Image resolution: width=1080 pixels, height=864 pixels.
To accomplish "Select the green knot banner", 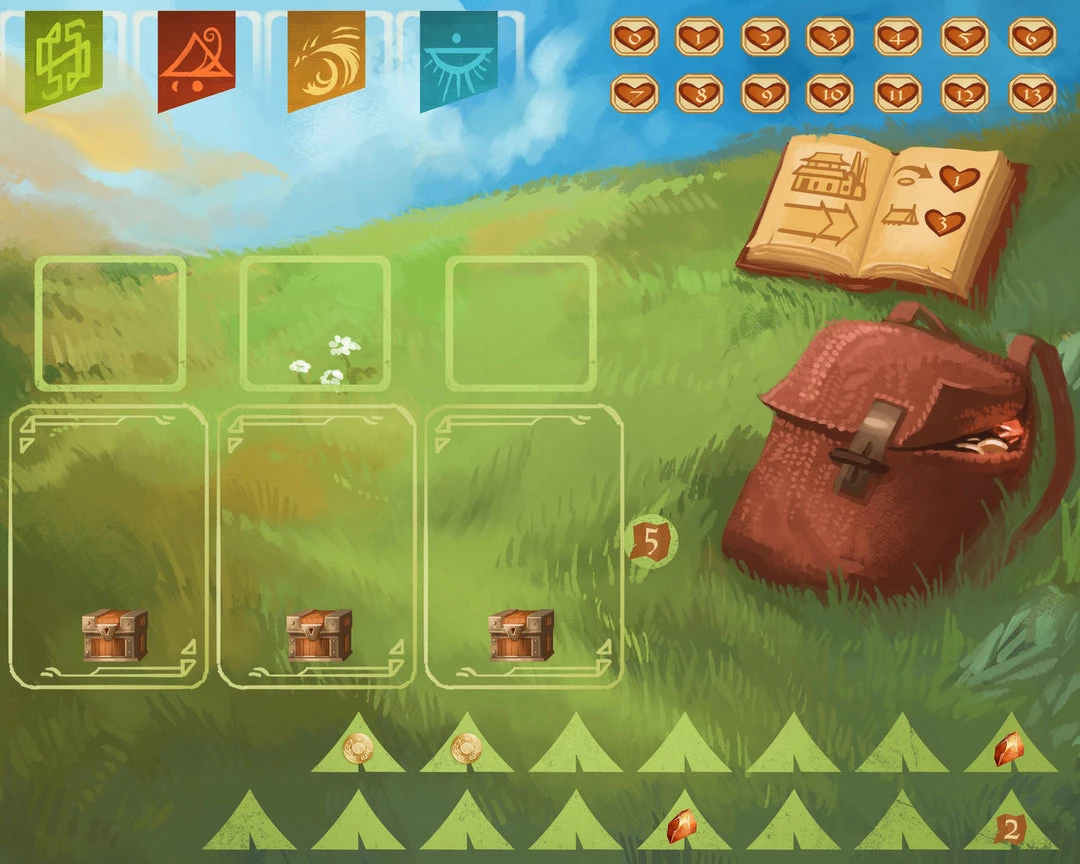I will pyautogui.click(x=63, y=58).
